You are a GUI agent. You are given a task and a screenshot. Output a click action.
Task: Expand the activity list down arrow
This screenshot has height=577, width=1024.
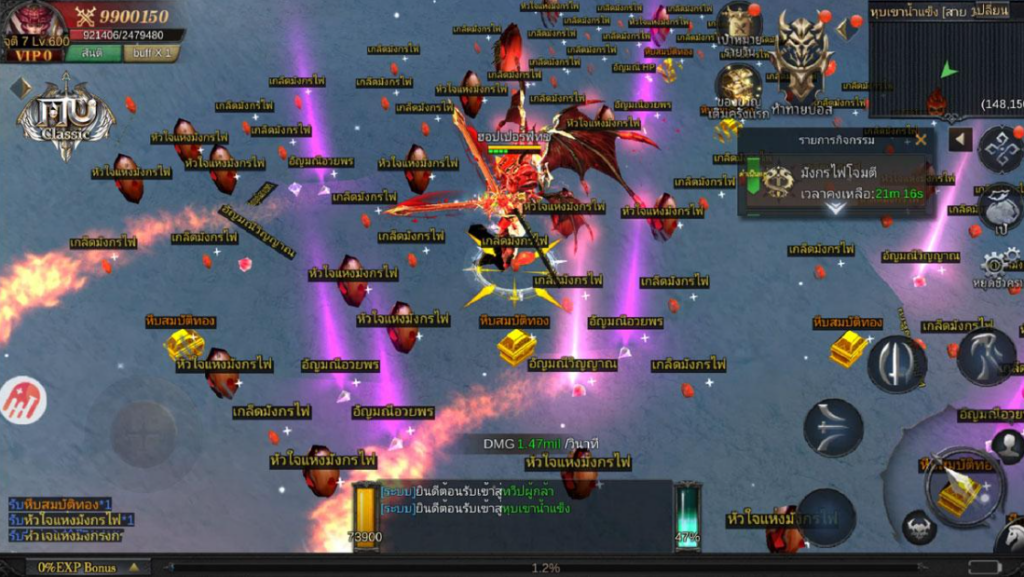click(x=836, y=208)
